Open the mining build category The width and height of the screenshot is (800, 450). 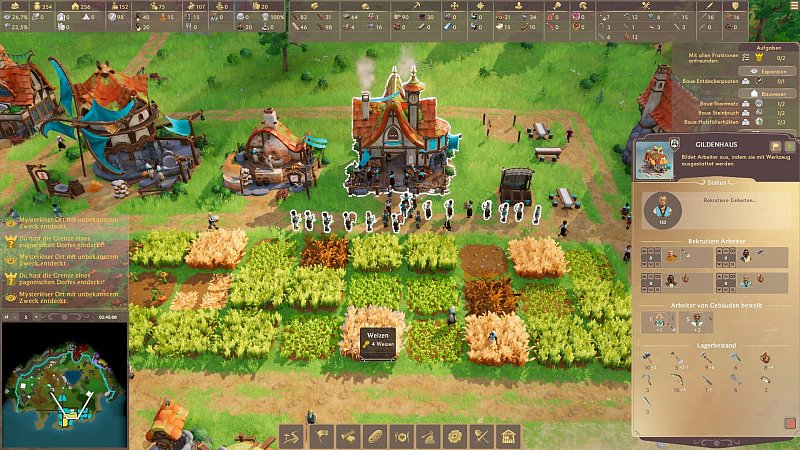(x=428, y=436)
